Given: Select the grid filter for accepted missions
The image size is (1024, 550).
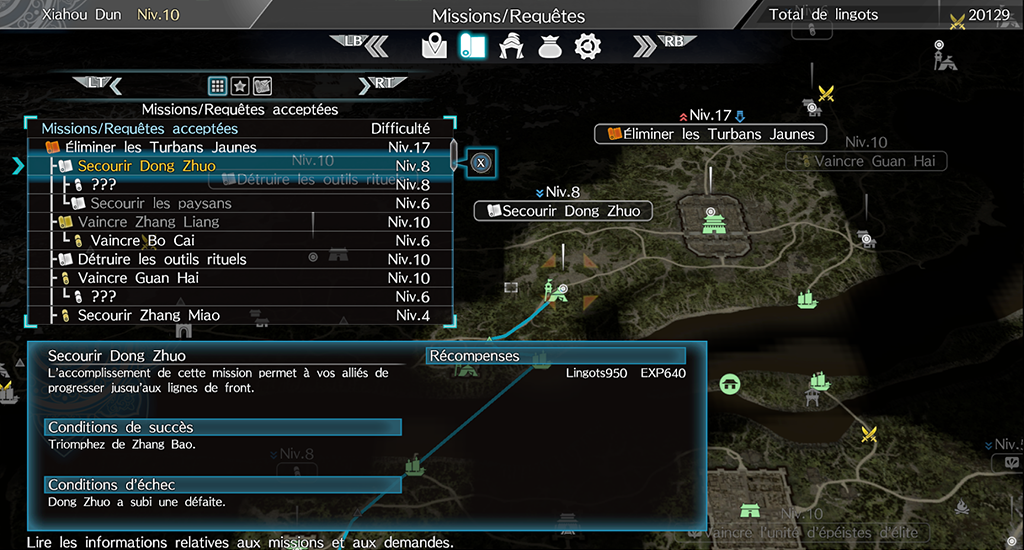Looking at the screenshot, I should (217, 85).
